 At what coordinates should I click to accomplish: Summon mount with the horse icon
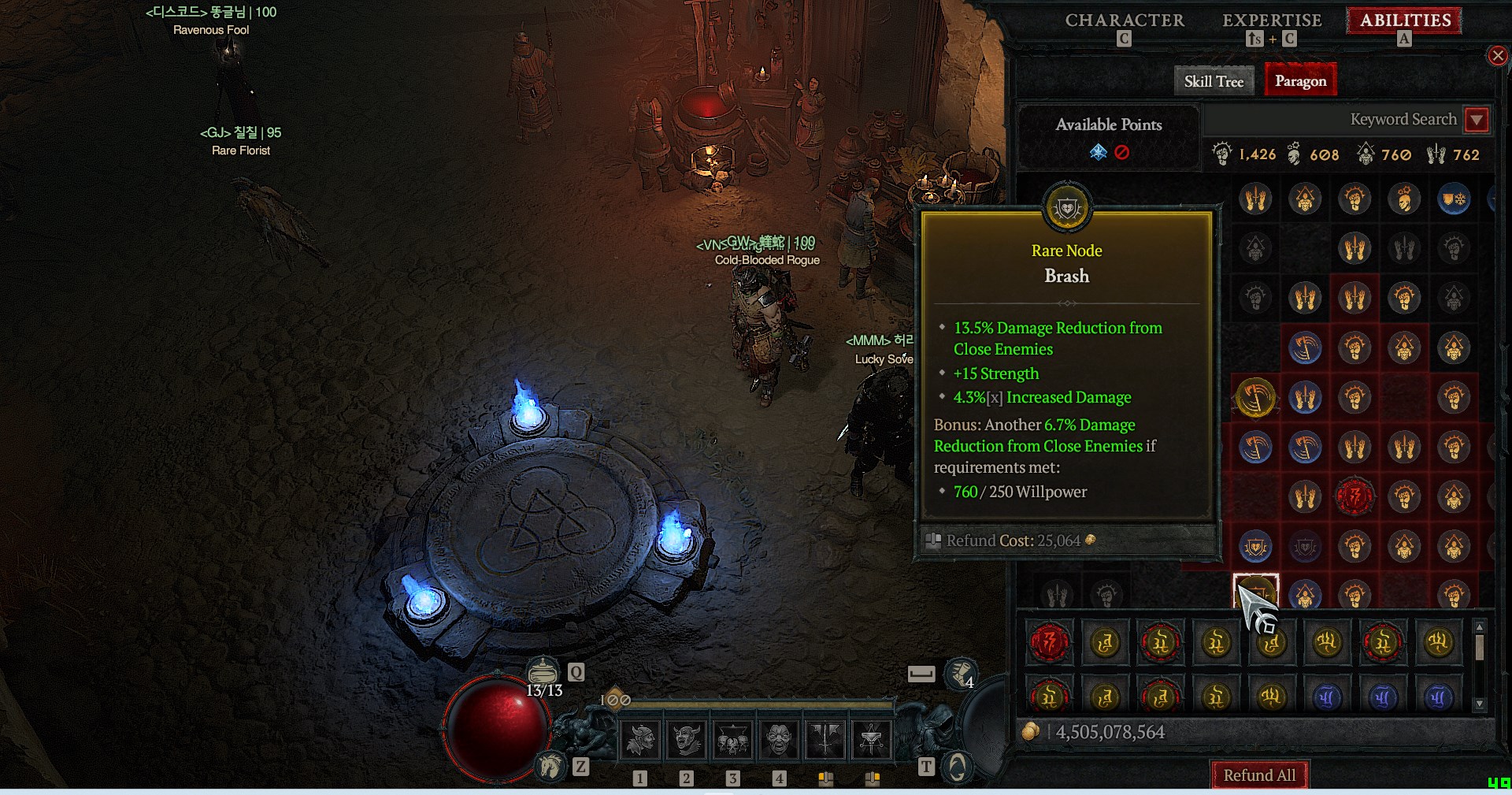[550, 765]
